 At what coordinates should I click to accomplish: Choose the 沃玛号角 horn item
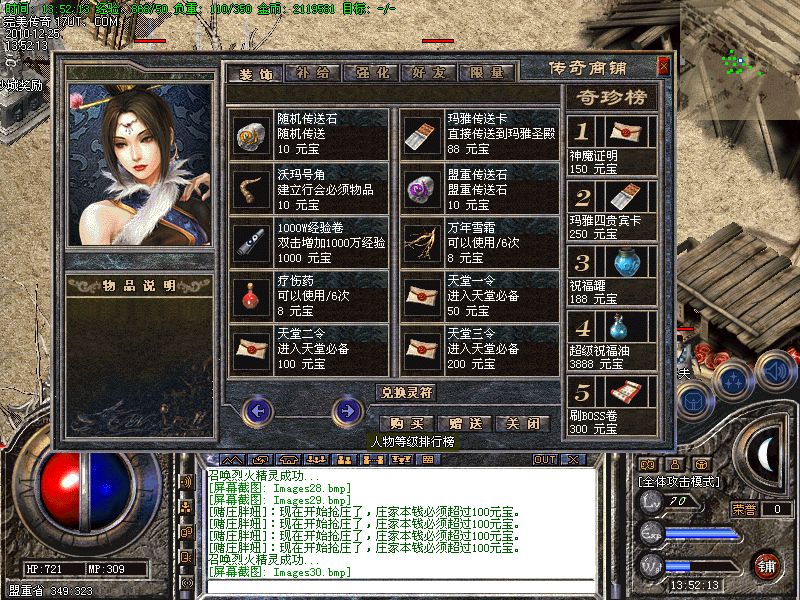point(308,187)
